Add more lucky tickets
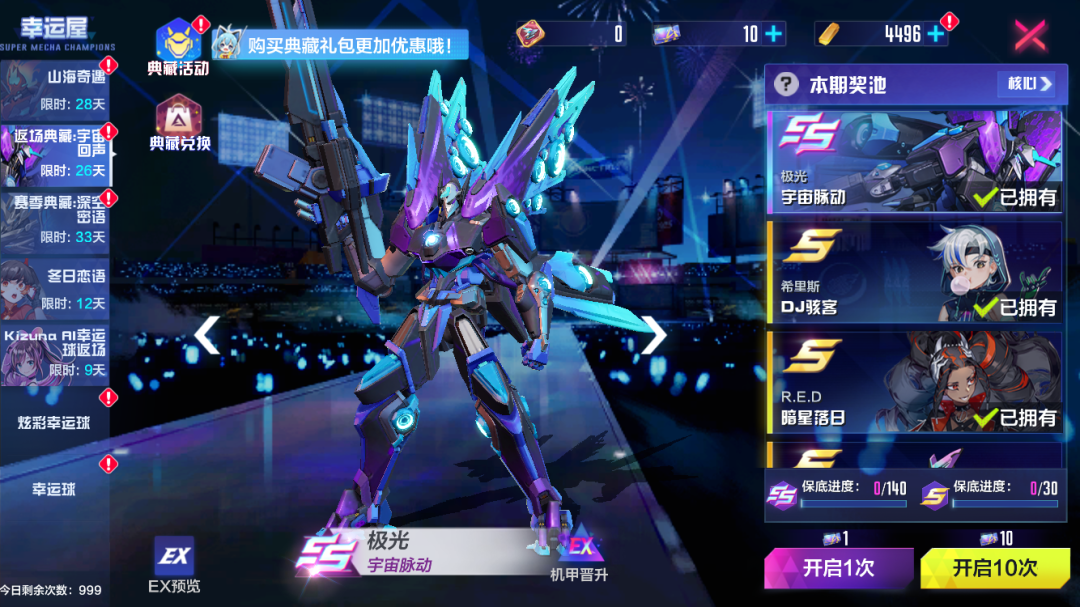This screenshot has height=607, width=1080. (774, 34)
